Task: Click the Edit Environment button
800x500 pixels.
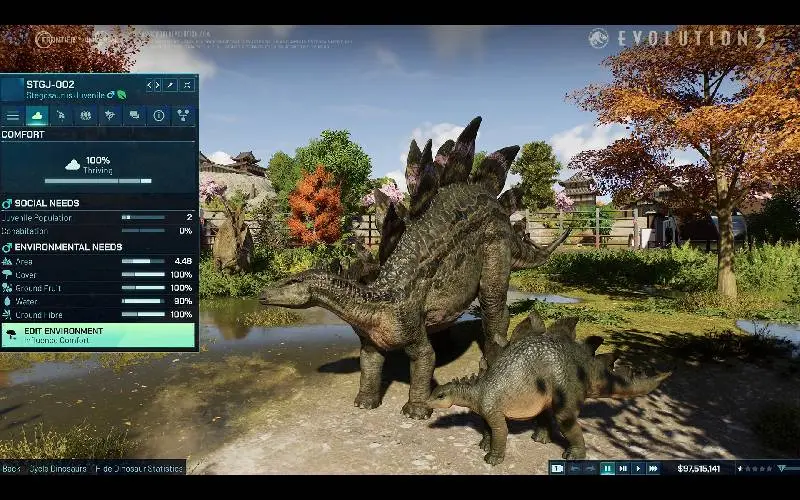Action: [98, 335]
